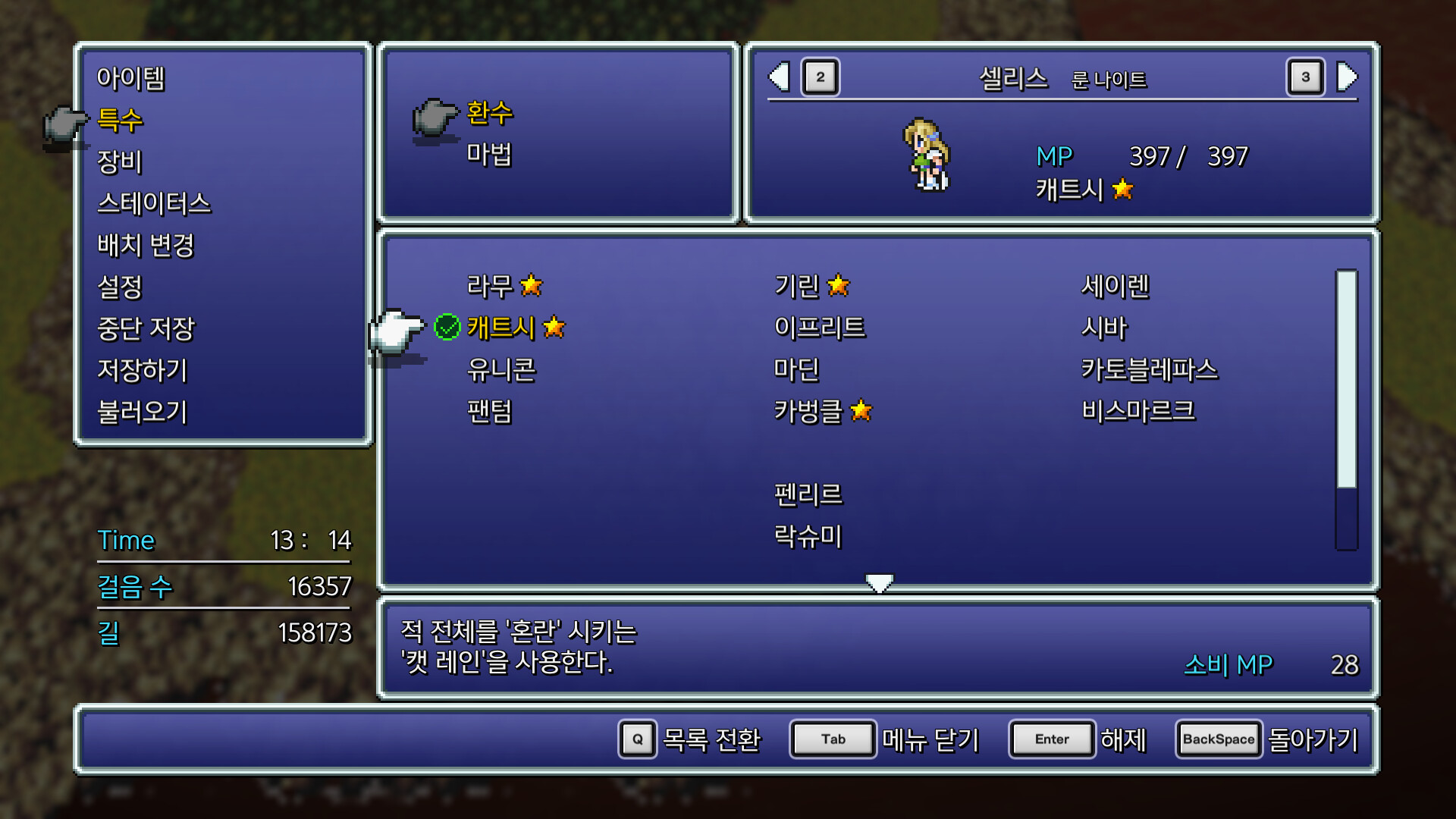Screen dimensions: 1456x819
Task: Unequip the currently equipped 캐트시 esper
Action: click(500, 328)
